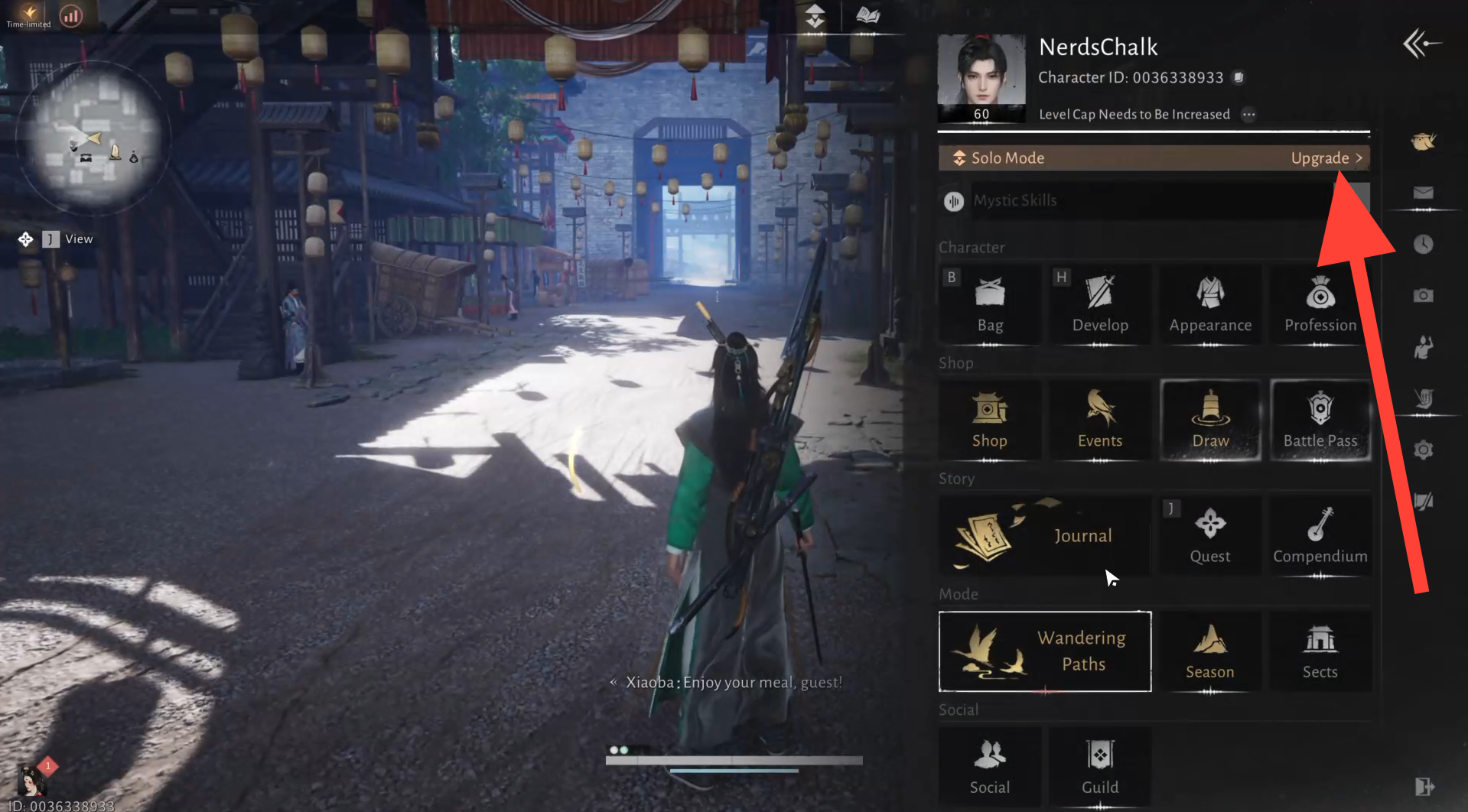The image size is (1468, 812).
Task: Open the Bag inventory
Action: coord(990,305)
